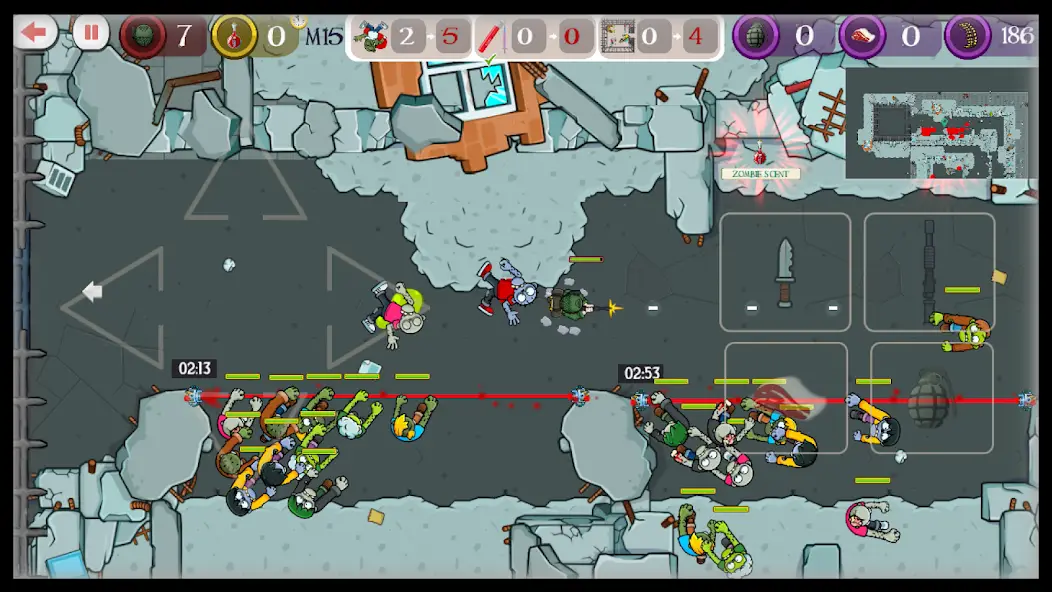Check the mission objectives tracker panel

[534, 38]
